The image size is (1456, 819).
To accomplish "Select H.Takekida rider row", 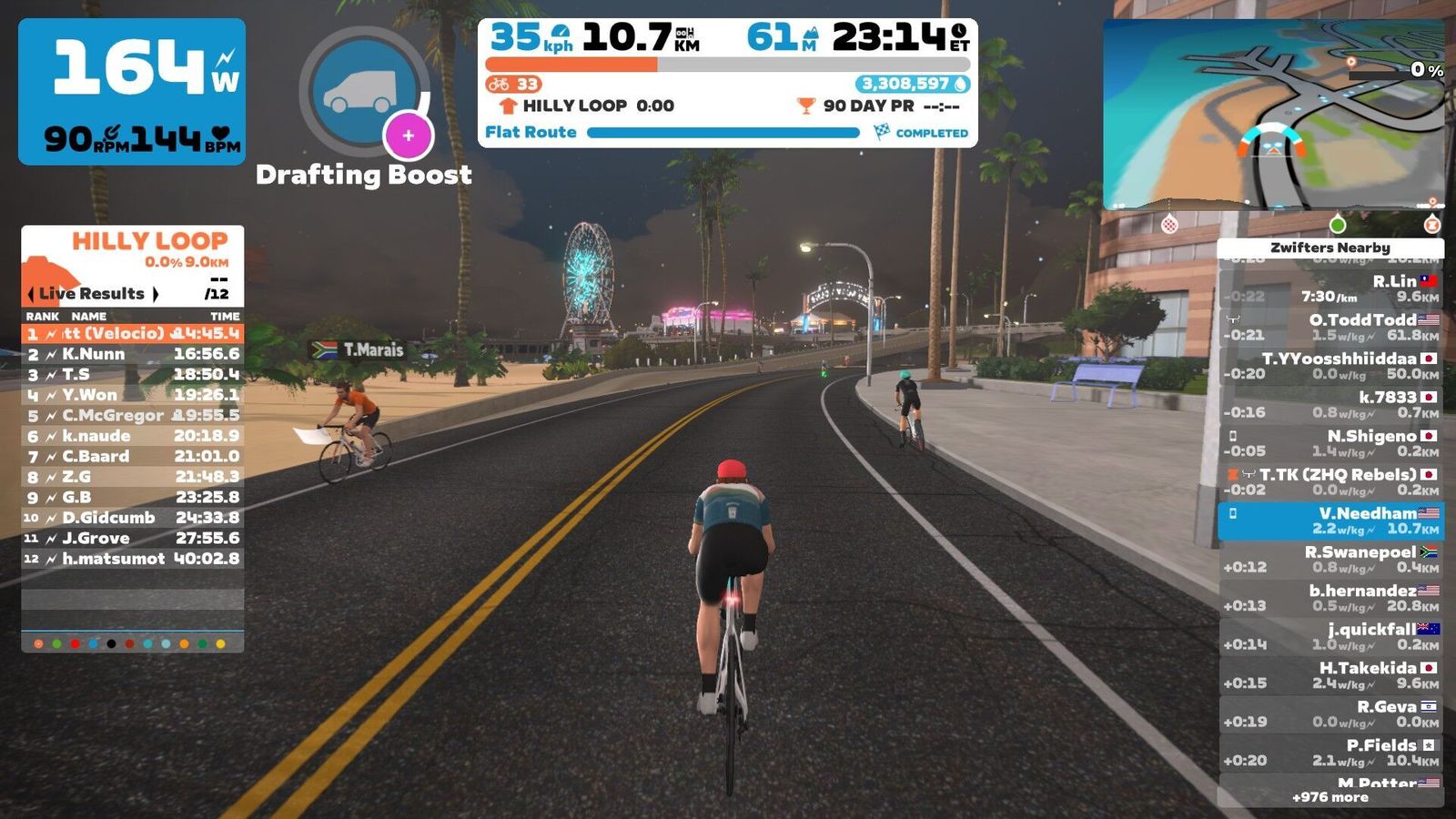I will click(x=1330, y=674).
